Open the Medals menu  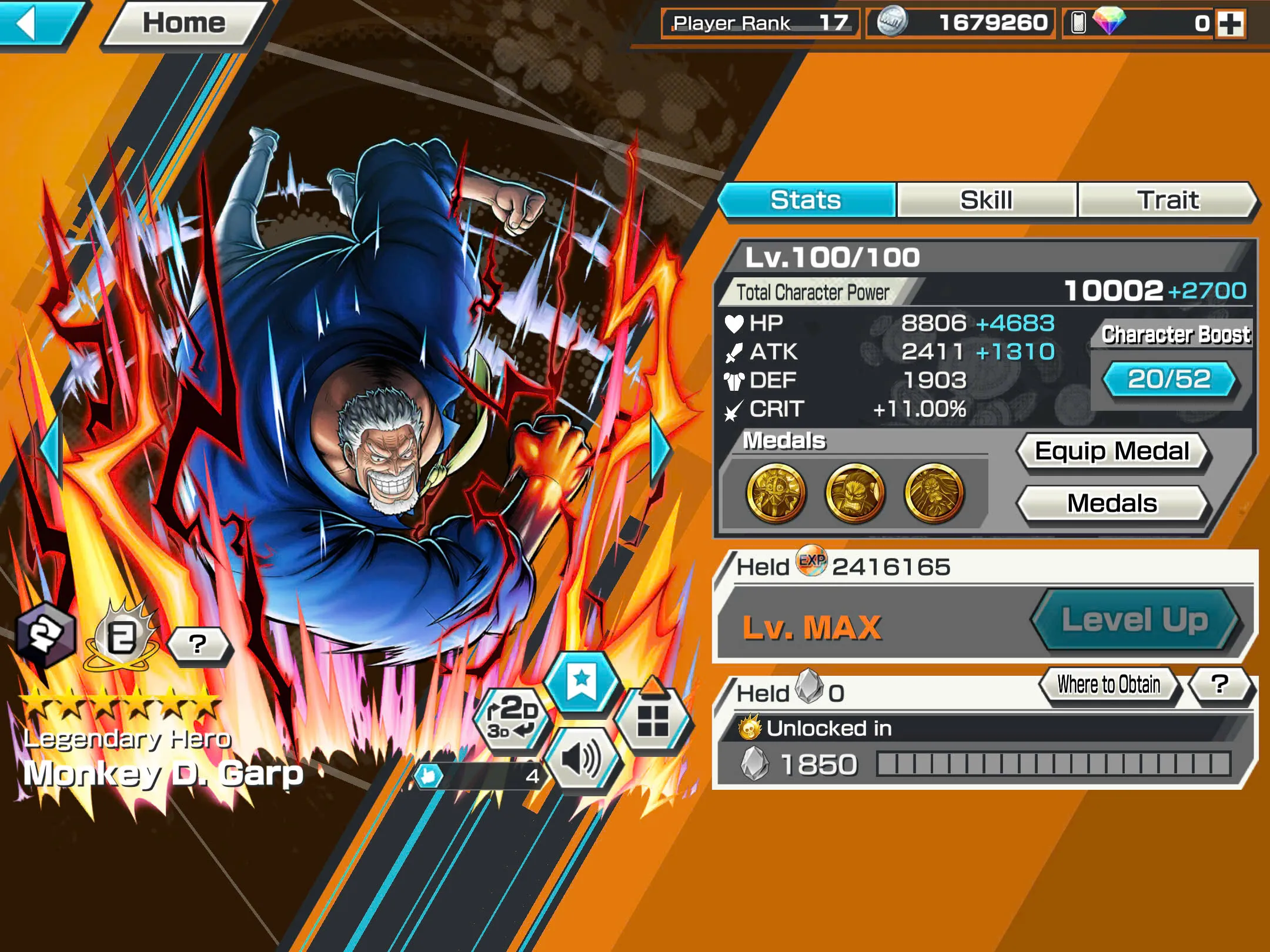click(x=1113, y=503)
